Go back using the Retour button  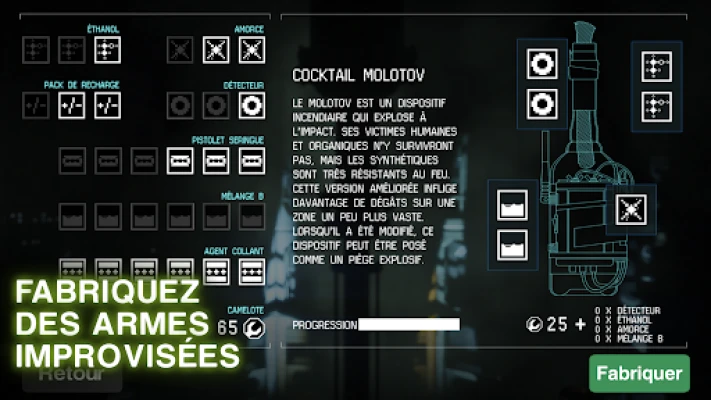pos(72,375)
